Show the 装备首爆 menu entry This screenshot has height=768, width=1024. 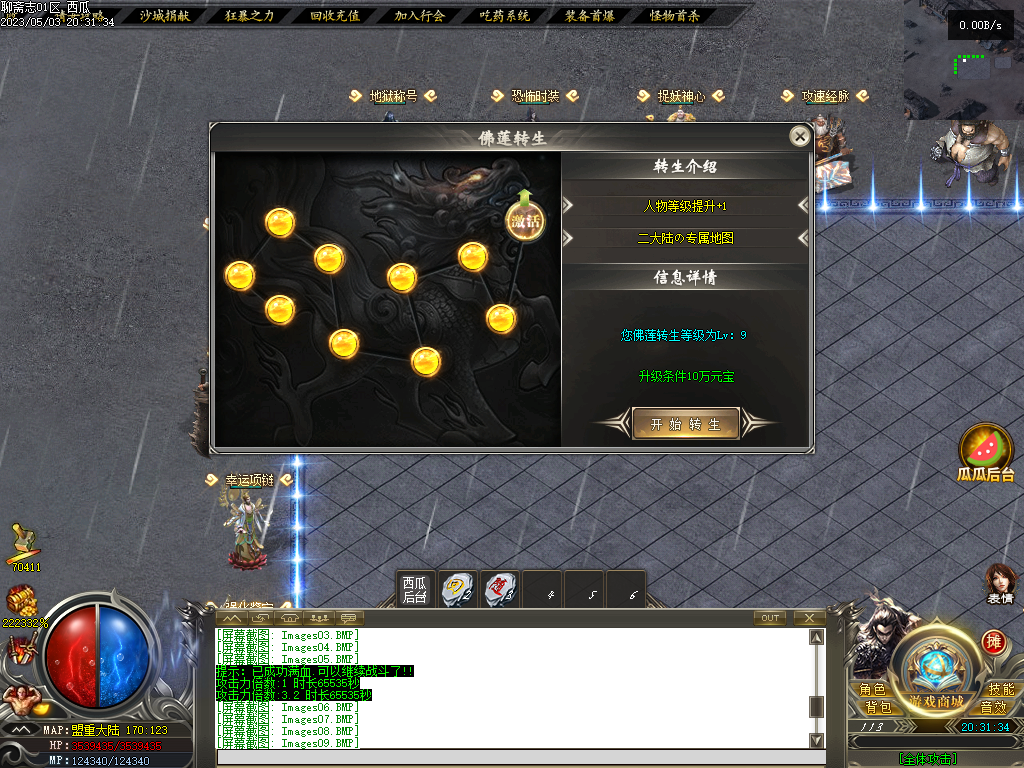(589, 15)
